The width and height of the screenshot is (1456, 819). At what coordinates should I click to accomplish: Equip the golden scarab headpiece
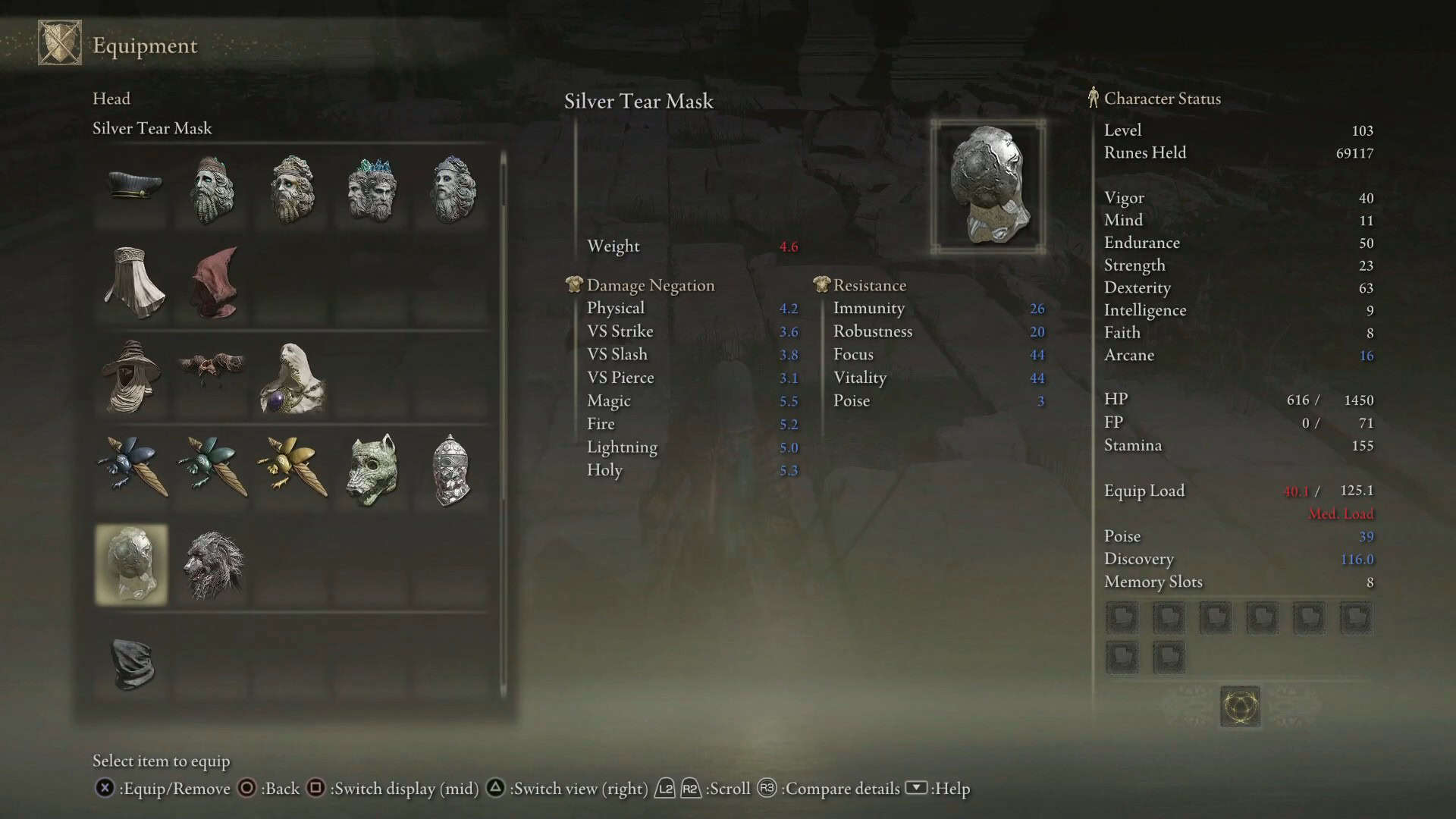pos(293,466)
